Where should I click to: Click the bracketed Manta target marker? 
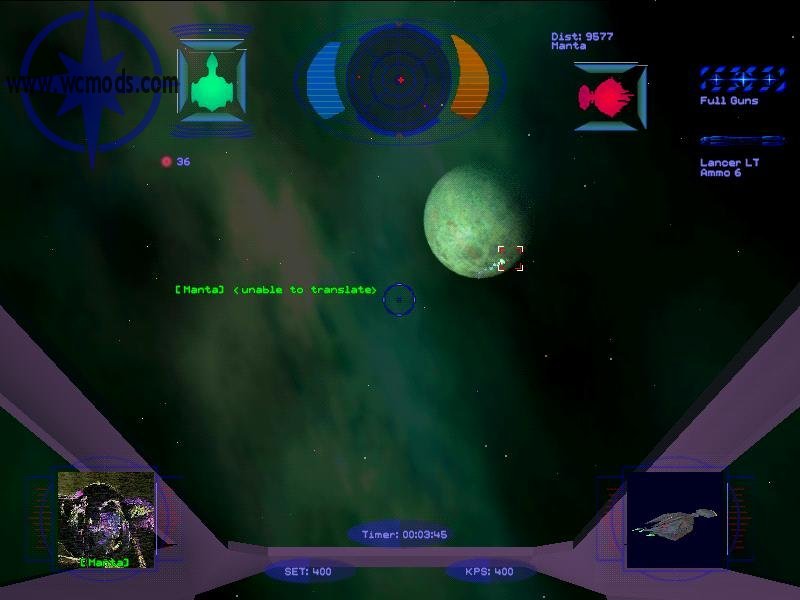pyautogui.click(x=510, y=258)
